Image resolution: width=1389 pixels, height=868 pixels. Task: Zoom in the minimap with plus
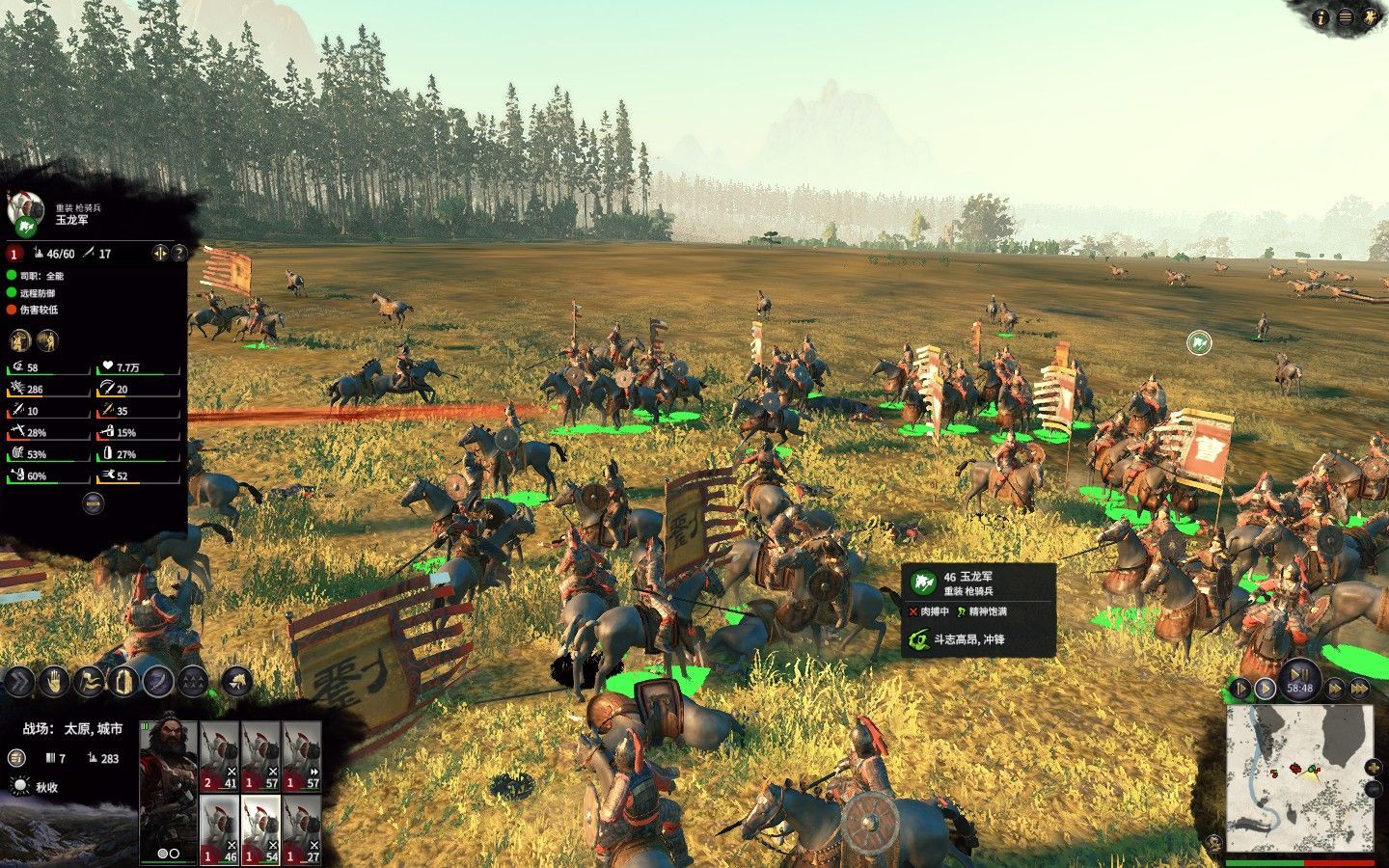pyautogui.click(x=1374, y=768)
